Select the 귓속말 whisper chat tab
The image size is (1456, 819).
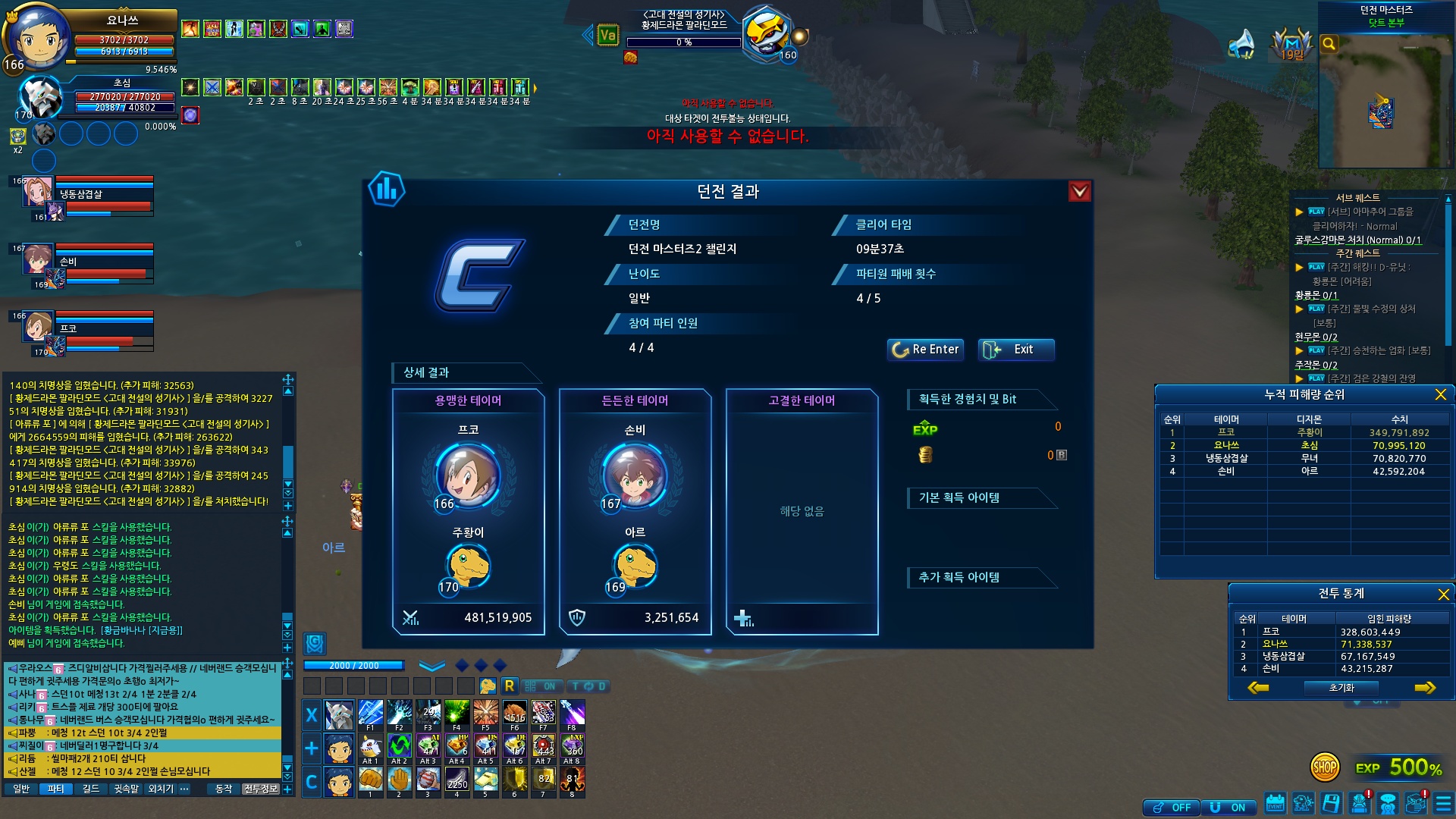click(x=126, y=789)
